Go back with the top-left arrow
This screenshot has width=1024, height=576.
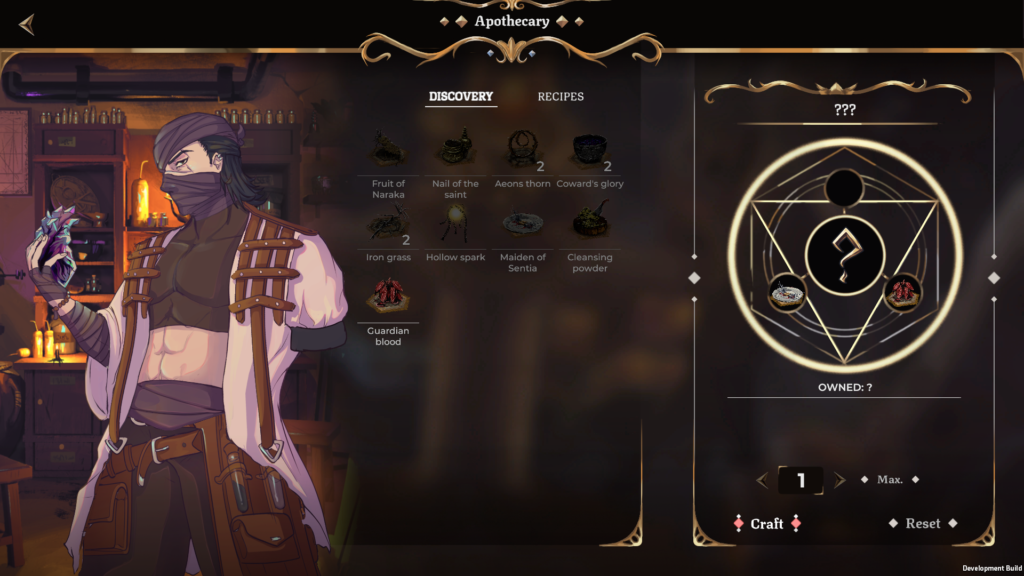27,25
